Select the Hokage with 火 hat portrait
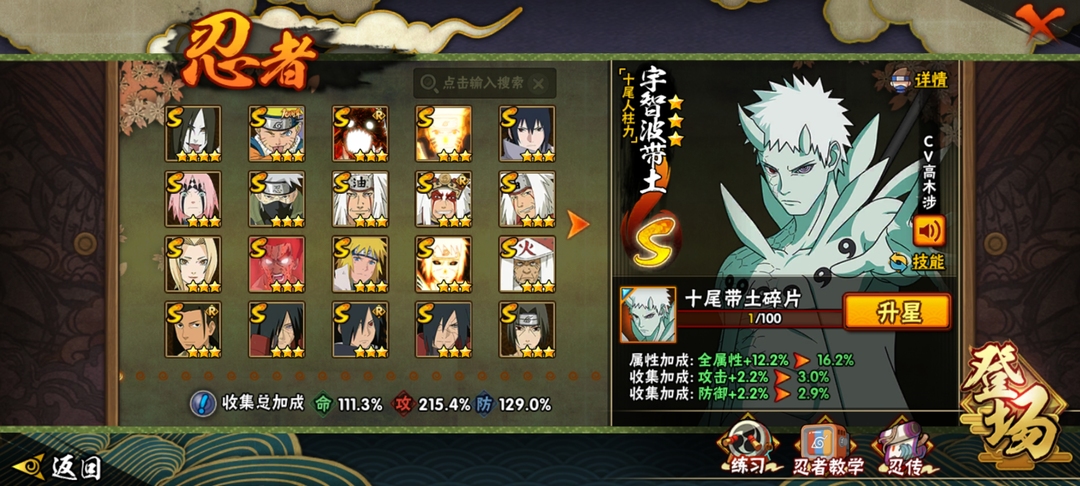Viewport: 1080px width, 486px height. (x=526, y=264)
